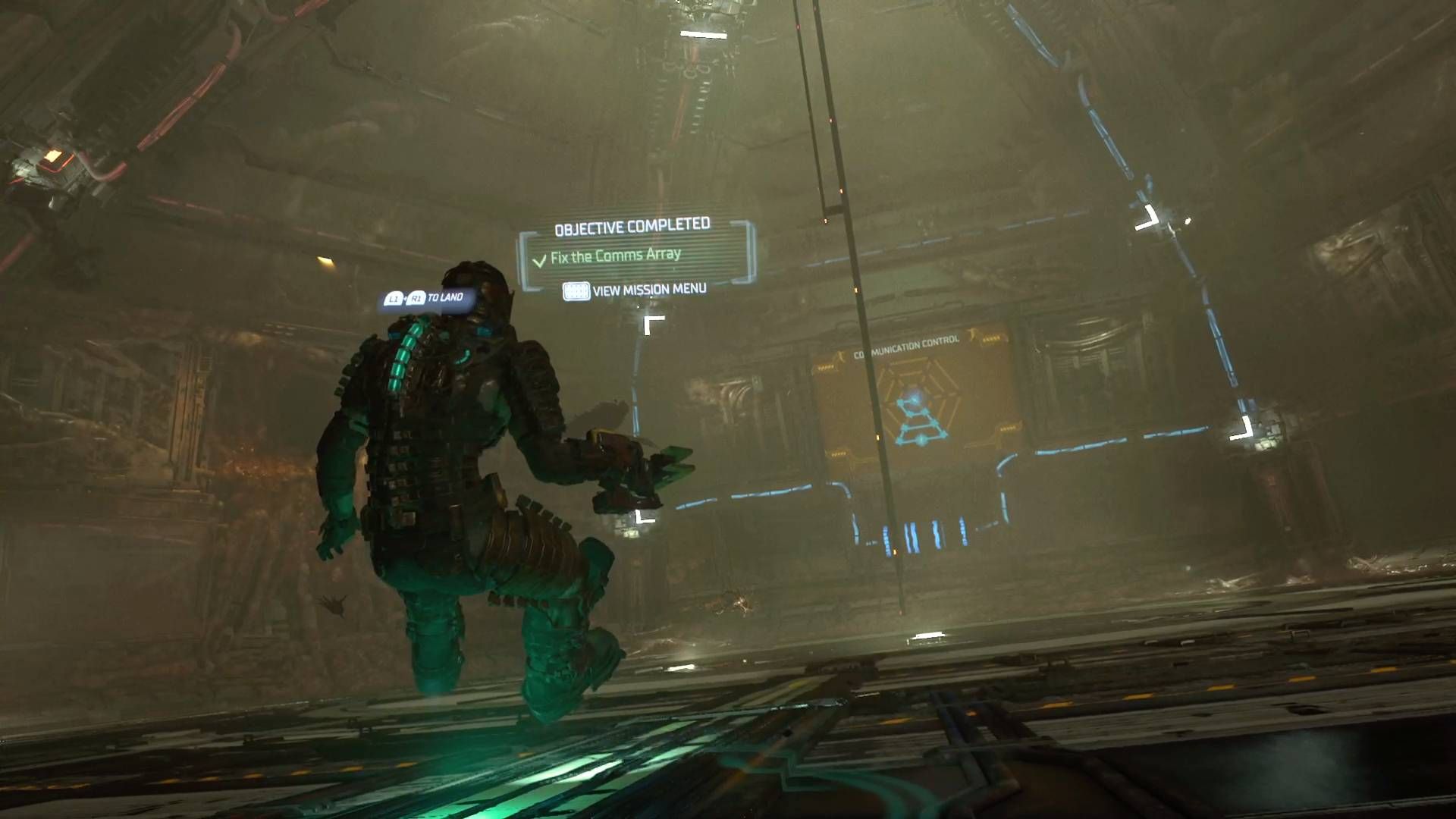Click the lowest blue node of the triangle circuit

921,441
